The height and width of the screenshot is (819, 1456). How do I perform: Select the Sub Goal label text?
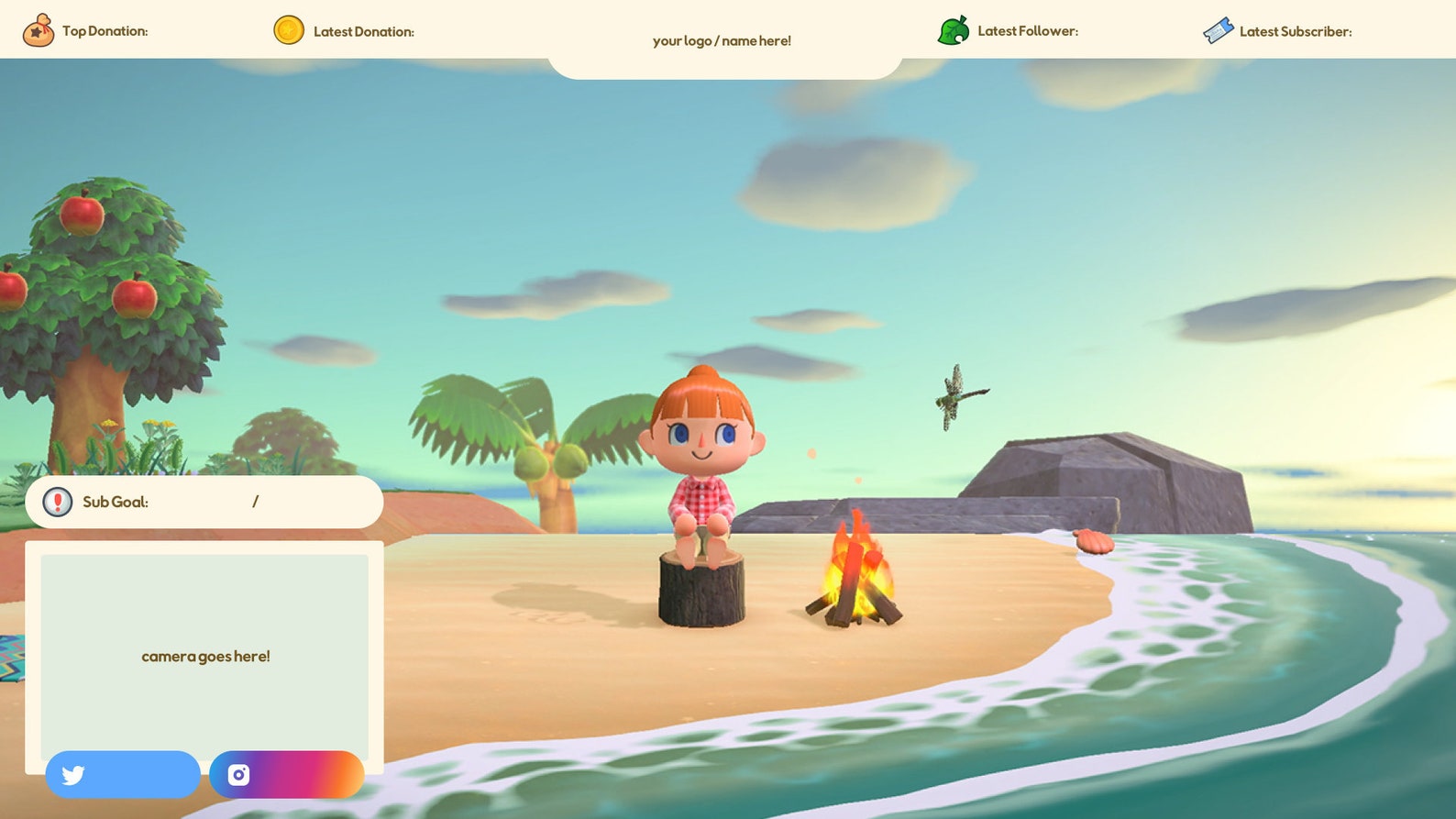[115, 502]
